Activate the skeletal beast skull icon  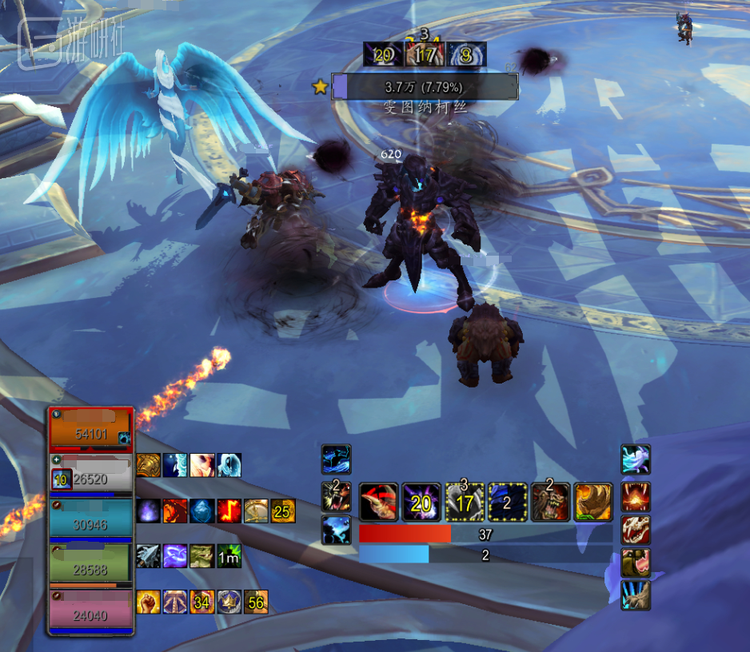coord(635,529)
